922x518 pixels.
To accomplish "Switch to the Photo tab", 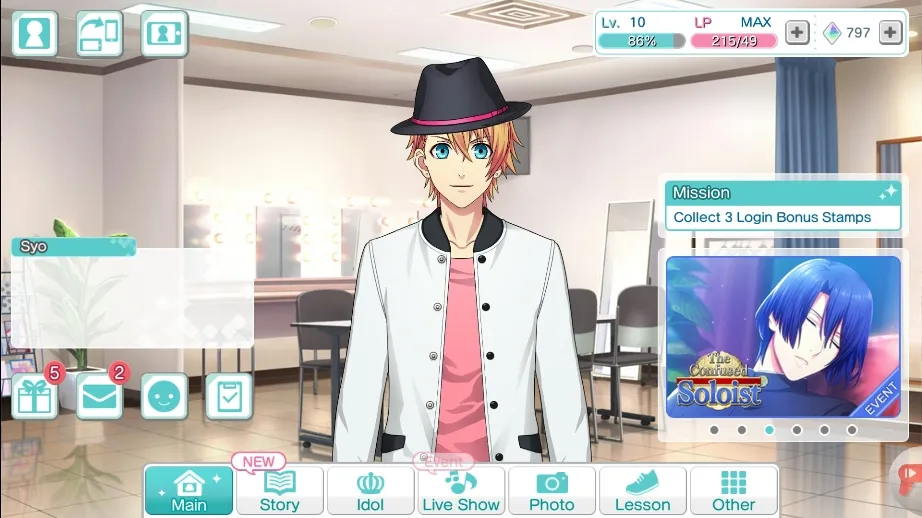I will point(552,491).
